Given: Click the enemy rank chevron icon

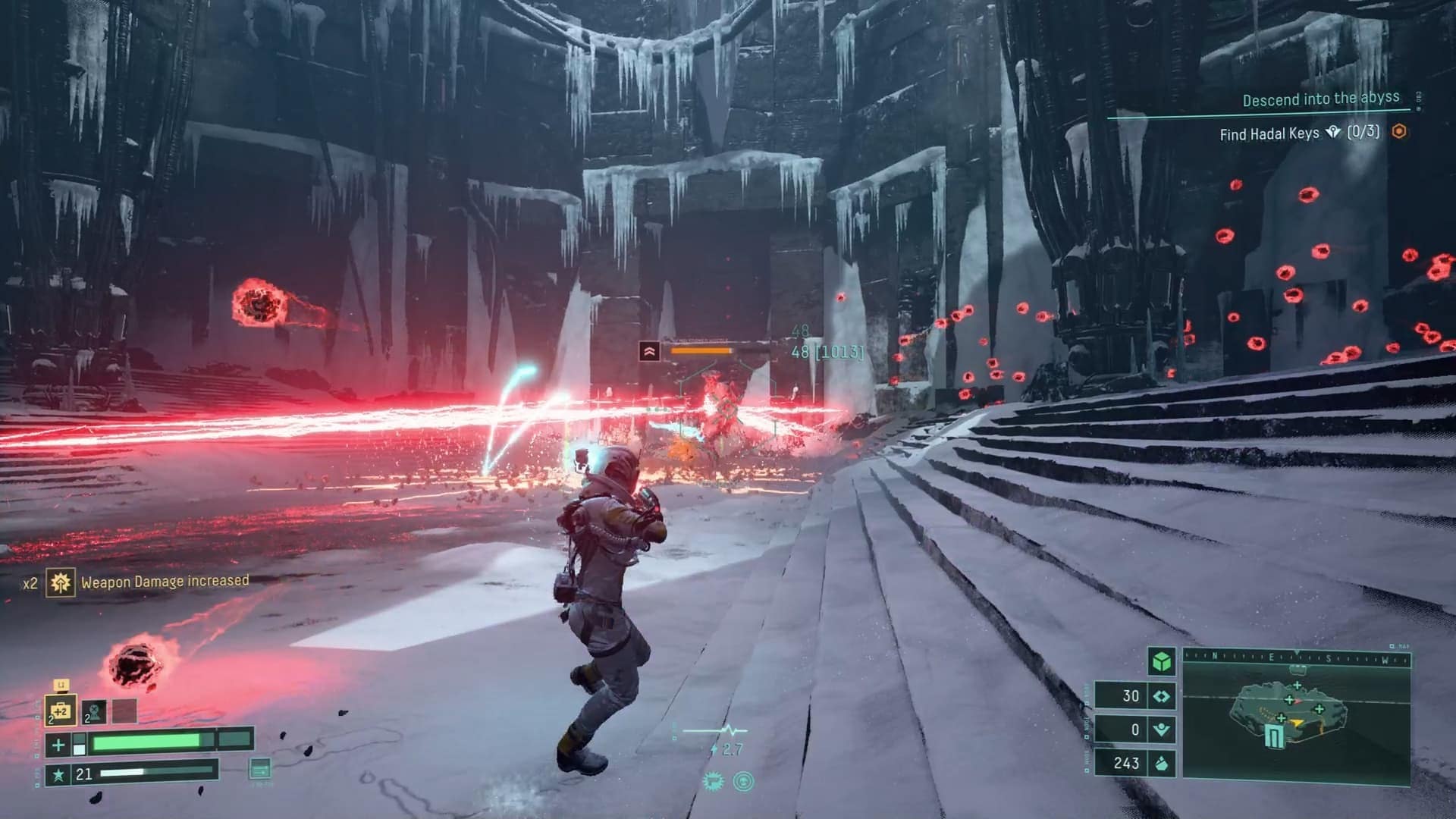Looking at the screenshot, I should tap(649, 351).
